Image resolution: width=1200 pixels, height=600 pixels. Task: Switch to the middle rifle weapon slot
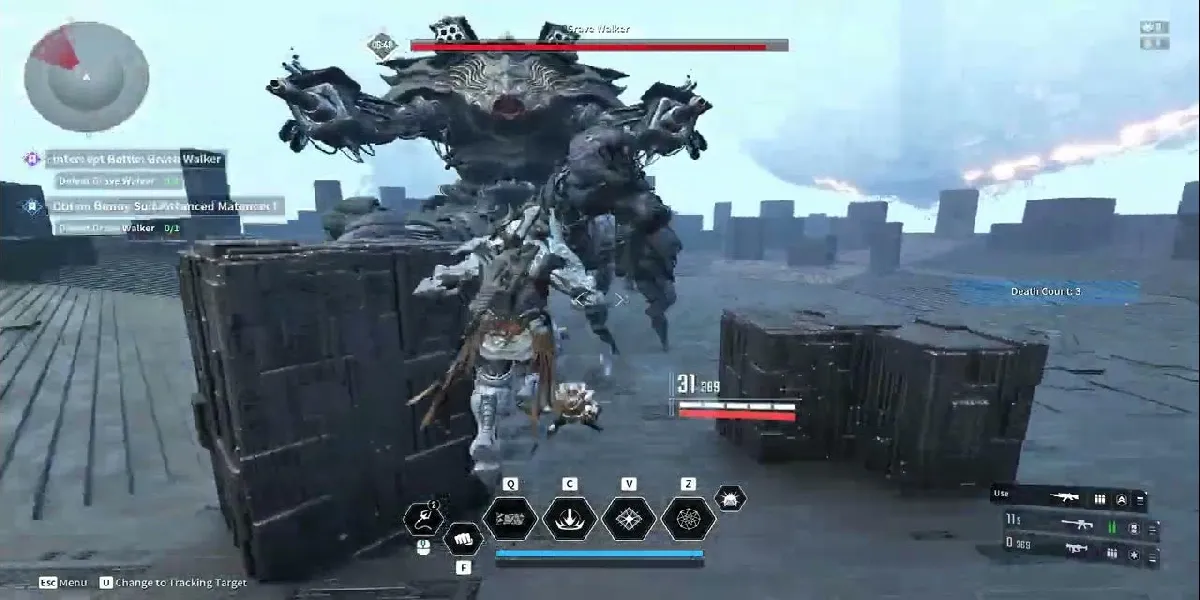tap(1075, 524)
